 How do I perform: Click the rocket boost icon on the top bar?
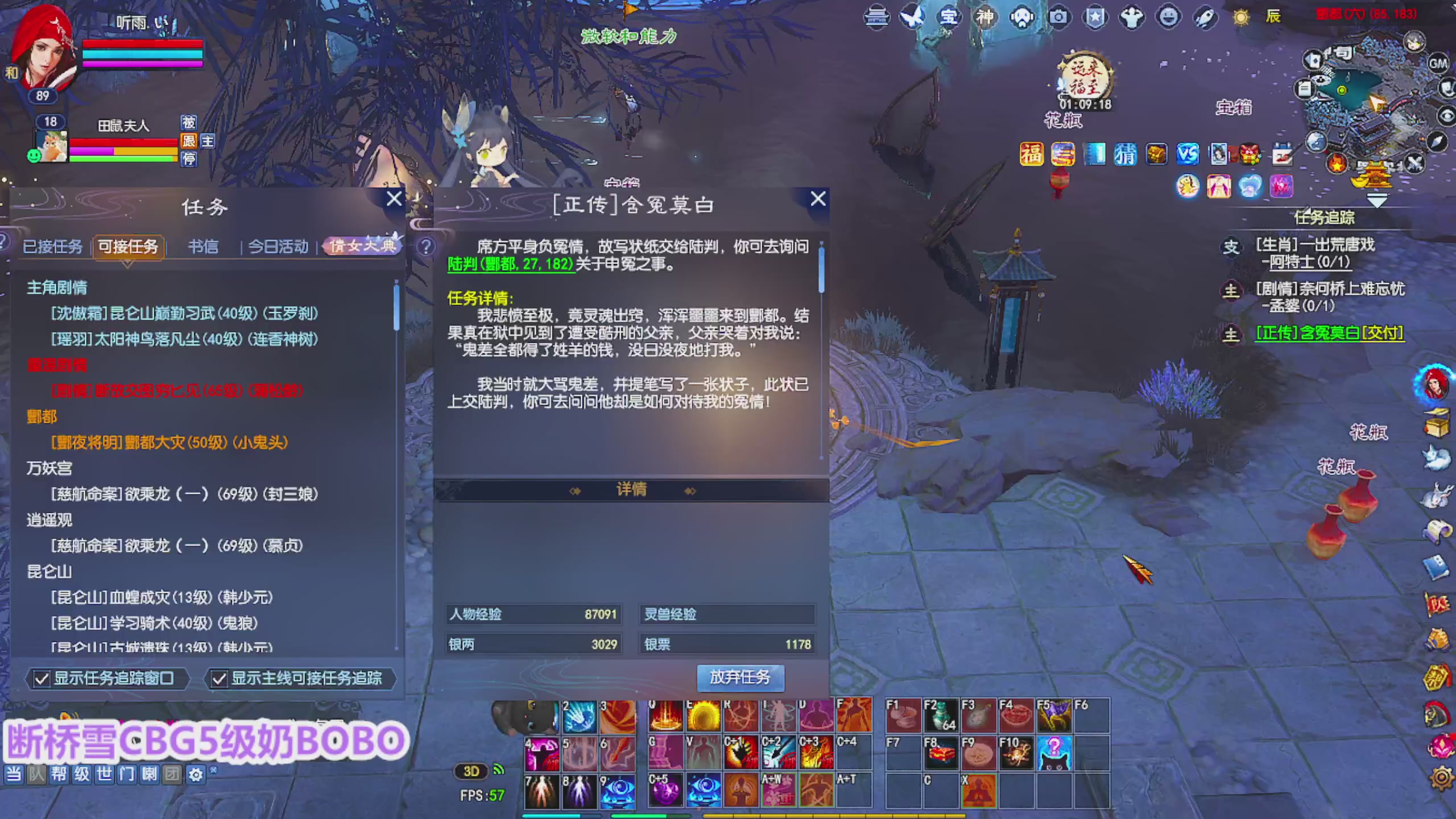[x=1206, y=17]
